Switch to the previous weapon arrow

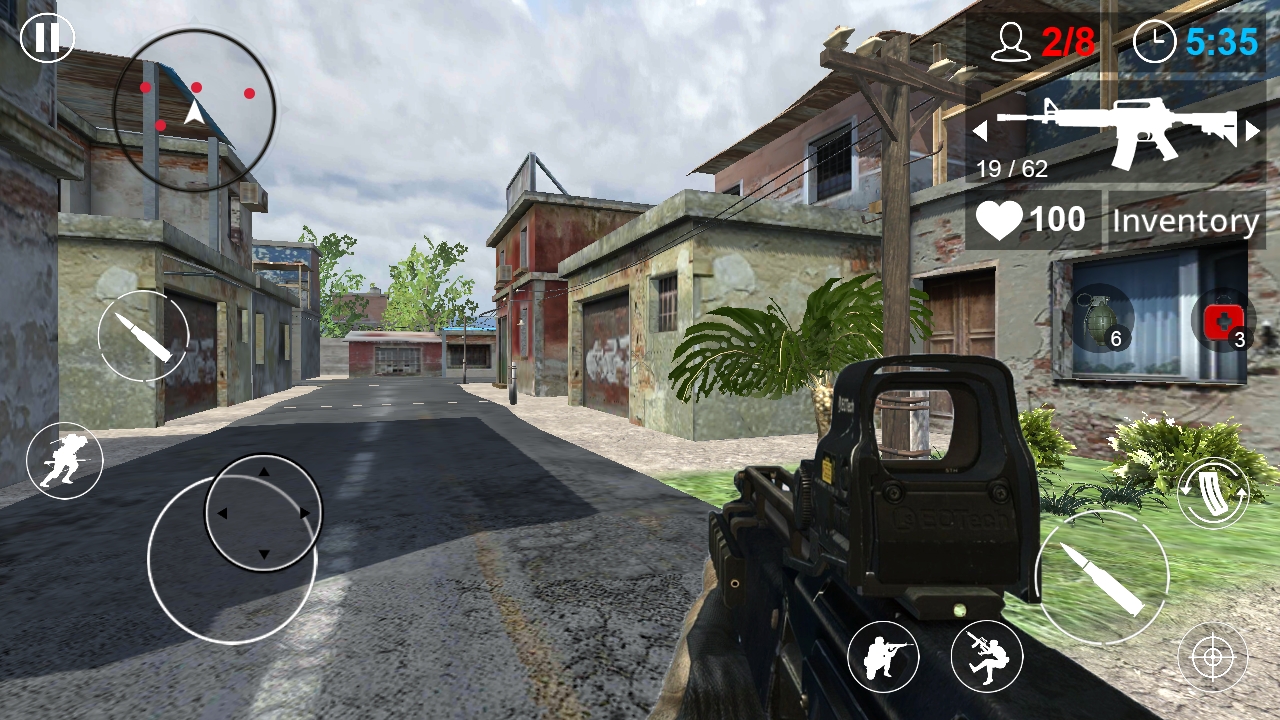click(980, 130)
